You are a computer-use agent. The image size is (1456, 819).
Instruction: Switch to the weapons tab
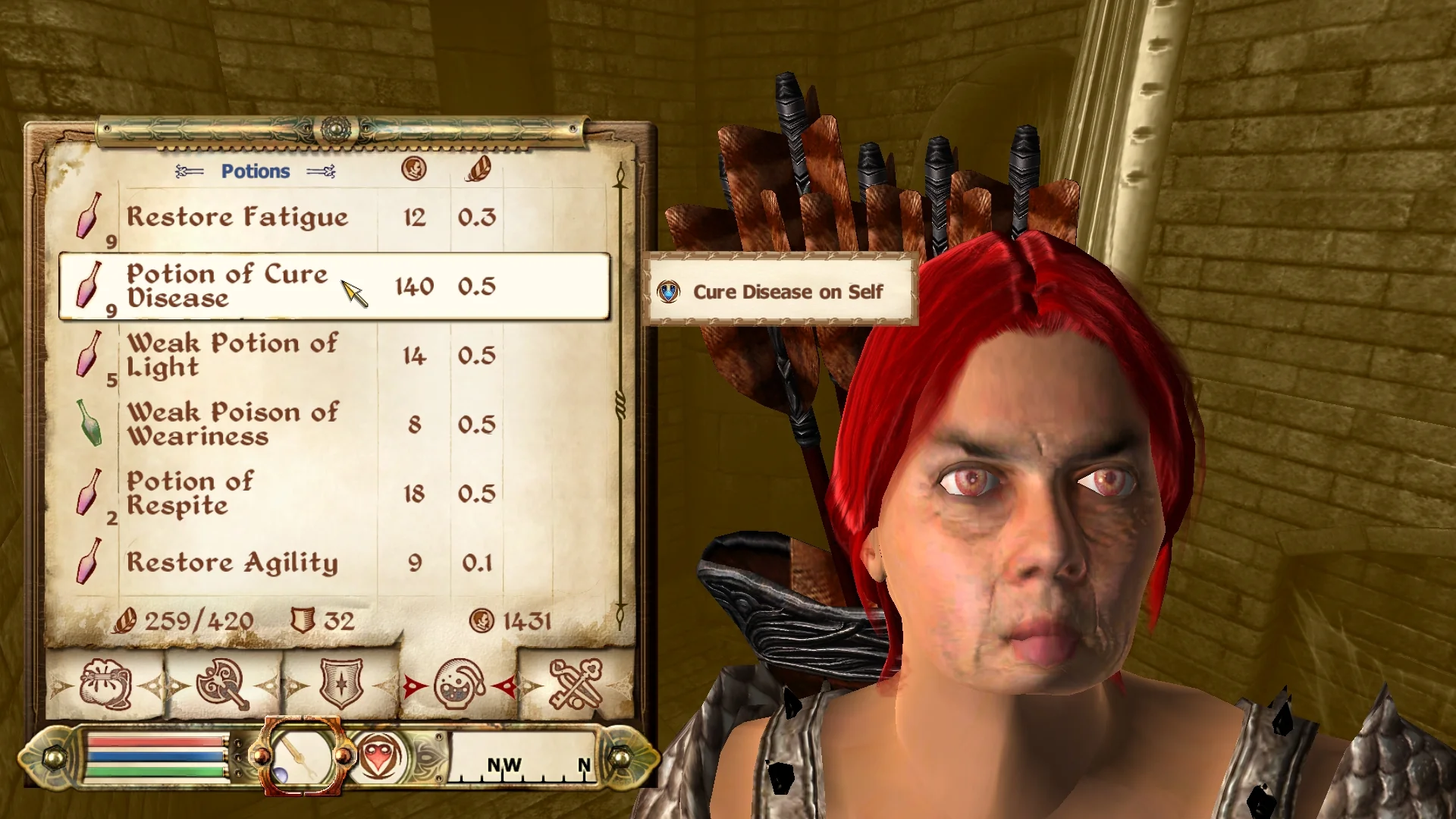[x=222, y=685]
